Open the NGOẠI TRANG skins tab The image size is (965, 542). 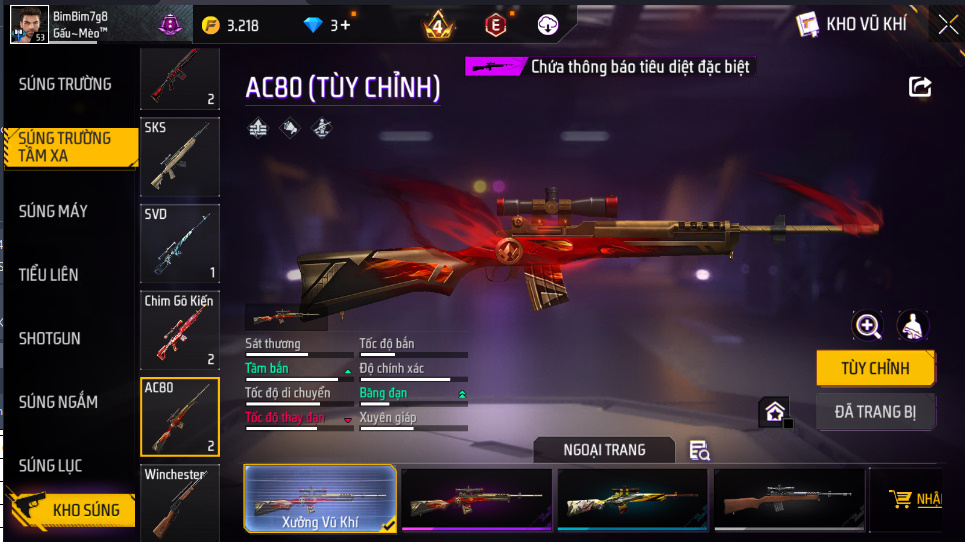[604, 450]
